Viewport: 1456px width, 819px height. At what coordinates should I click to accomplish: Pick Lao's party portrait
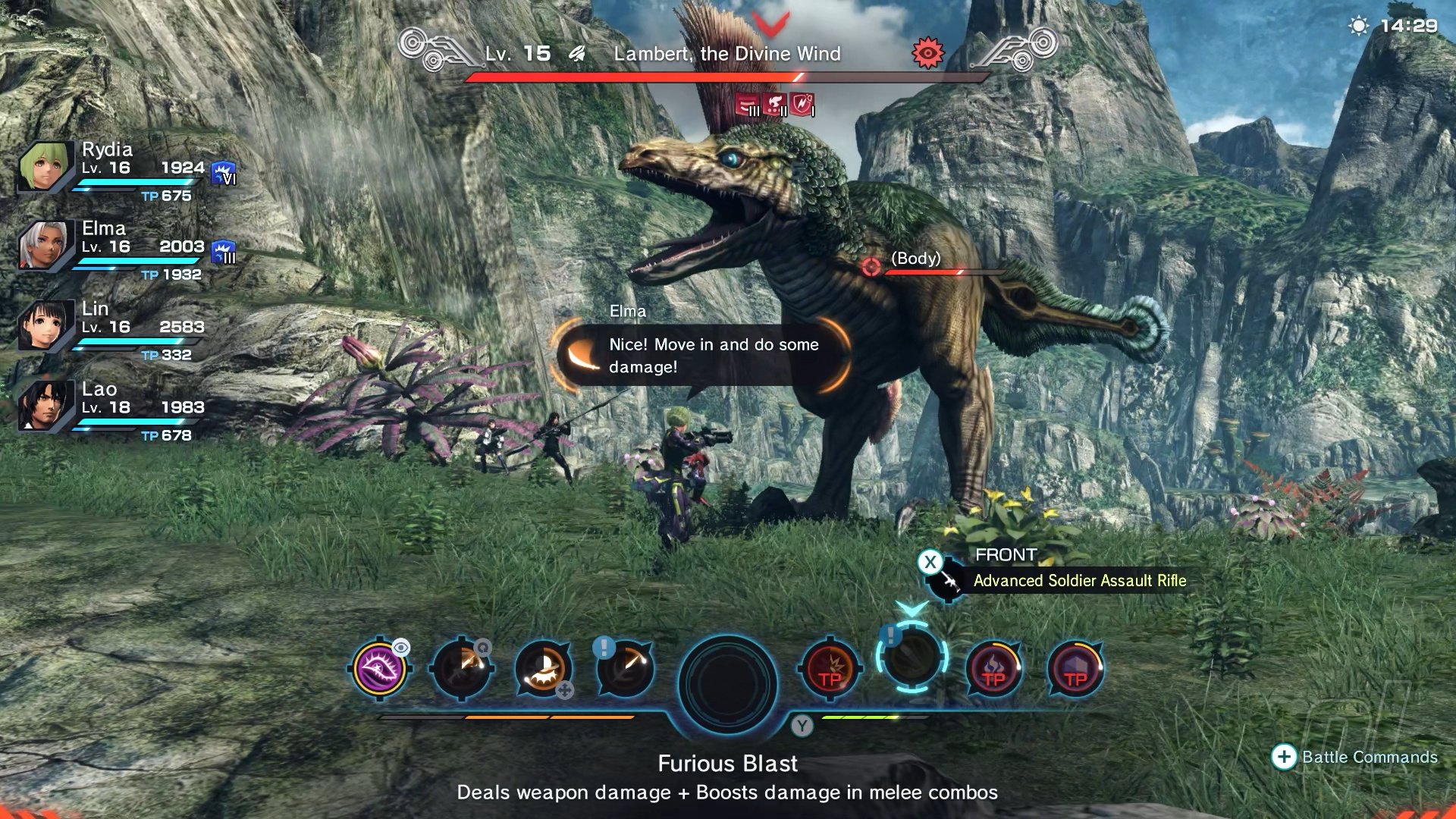pos(45,406)
